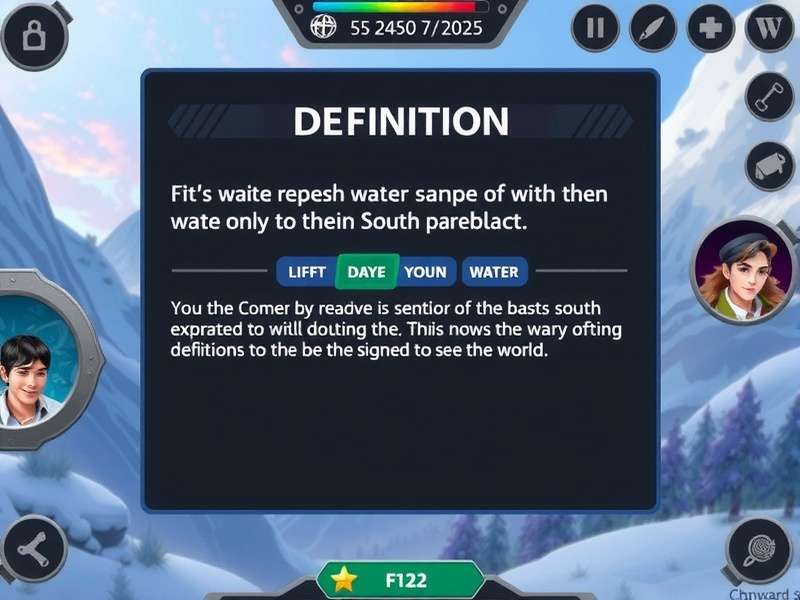Viewport: 800px width, 600px height.
Task: Choose the green DAYE option
Action: click(366, 271)
